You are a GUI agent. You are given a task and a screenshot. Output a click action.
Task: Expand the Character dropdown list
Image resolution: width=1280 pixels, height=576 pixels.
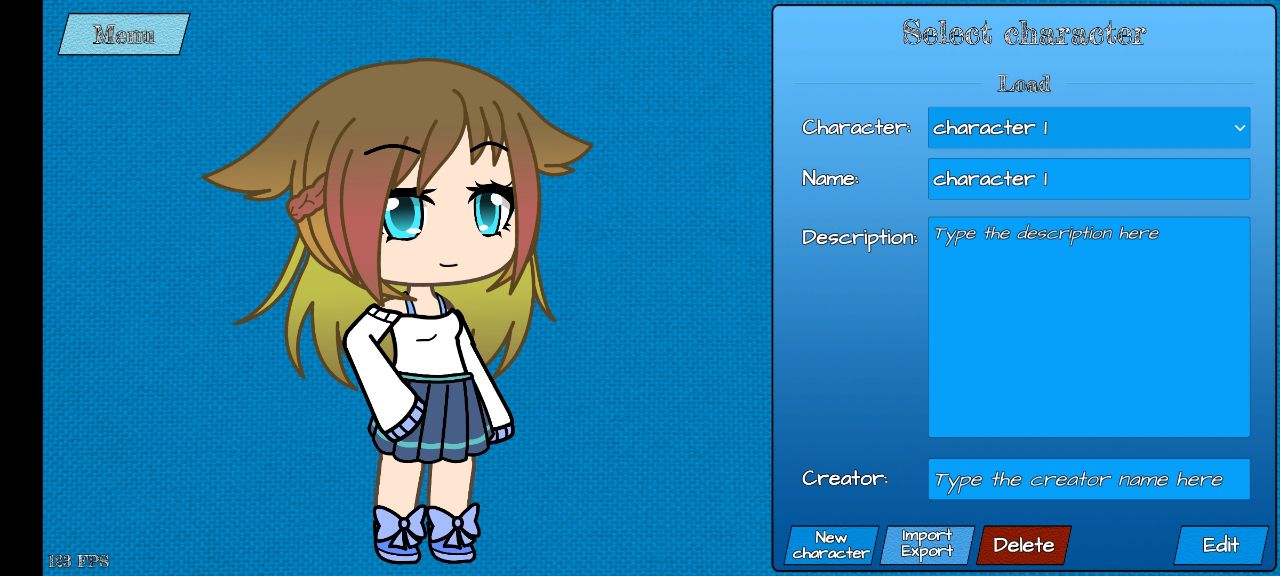point(1088,128)
